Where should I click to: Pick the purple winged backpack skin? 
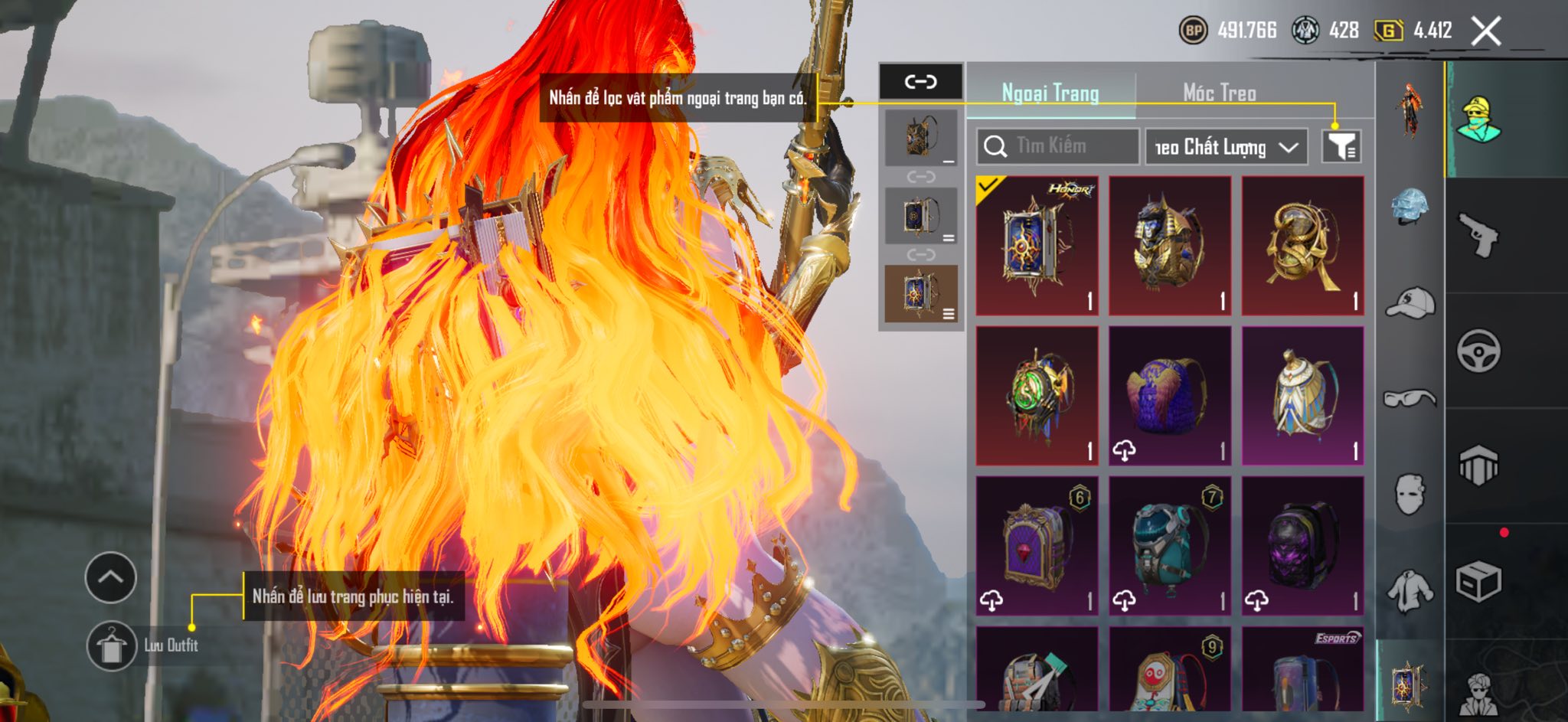click(1169, 396)
